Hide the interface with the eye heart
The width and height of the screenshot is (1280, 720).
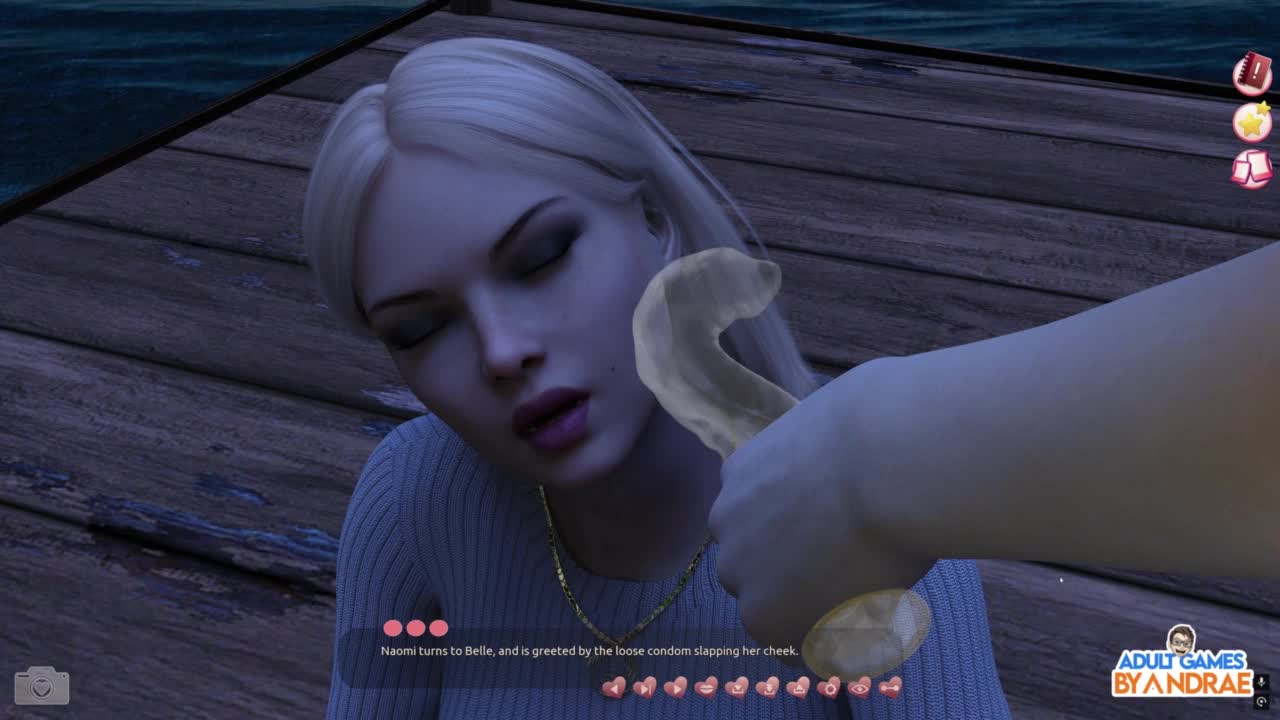click(859, 687)
